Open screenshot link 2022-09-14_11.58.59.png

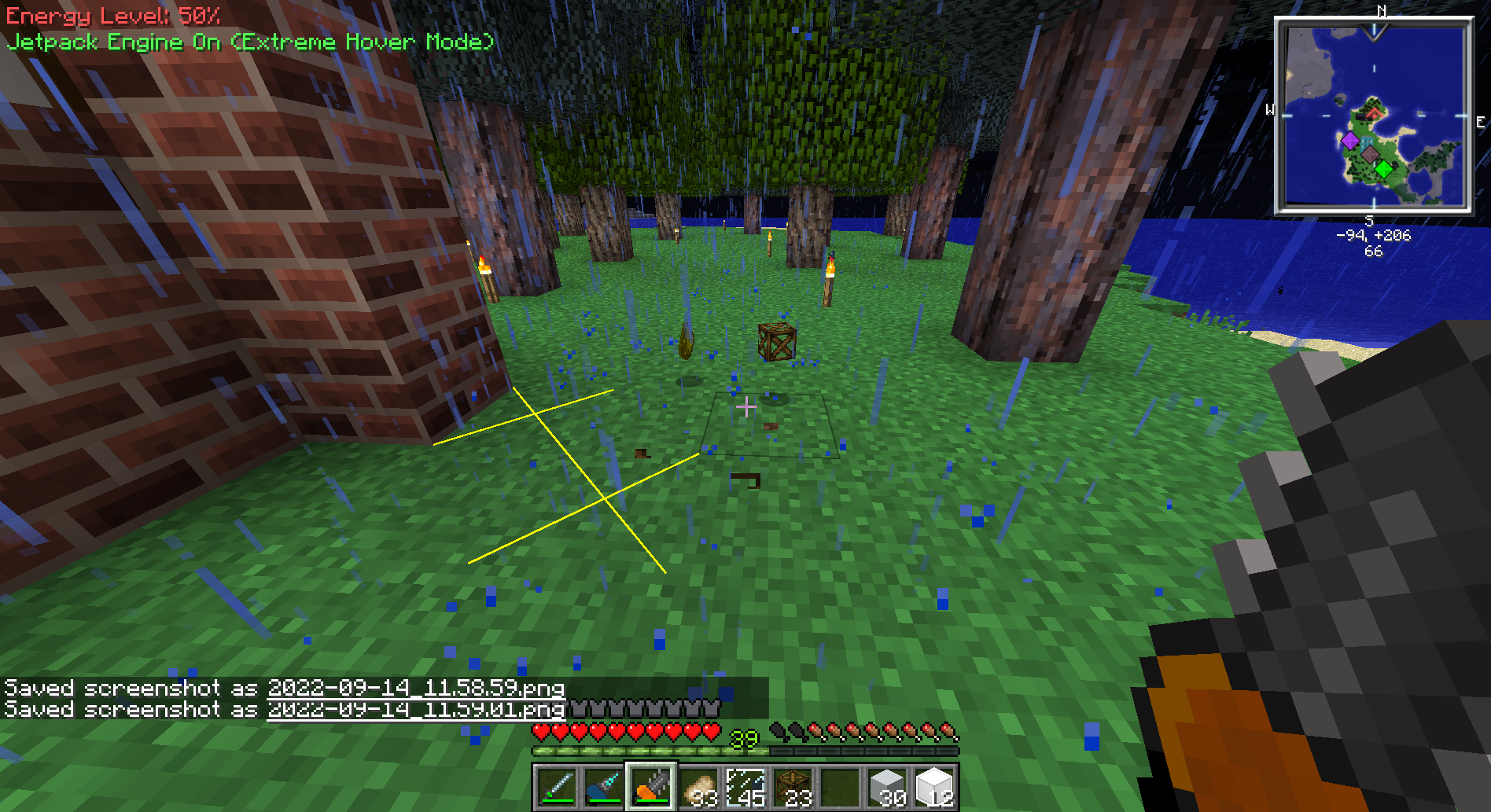(x=417, y=688)
